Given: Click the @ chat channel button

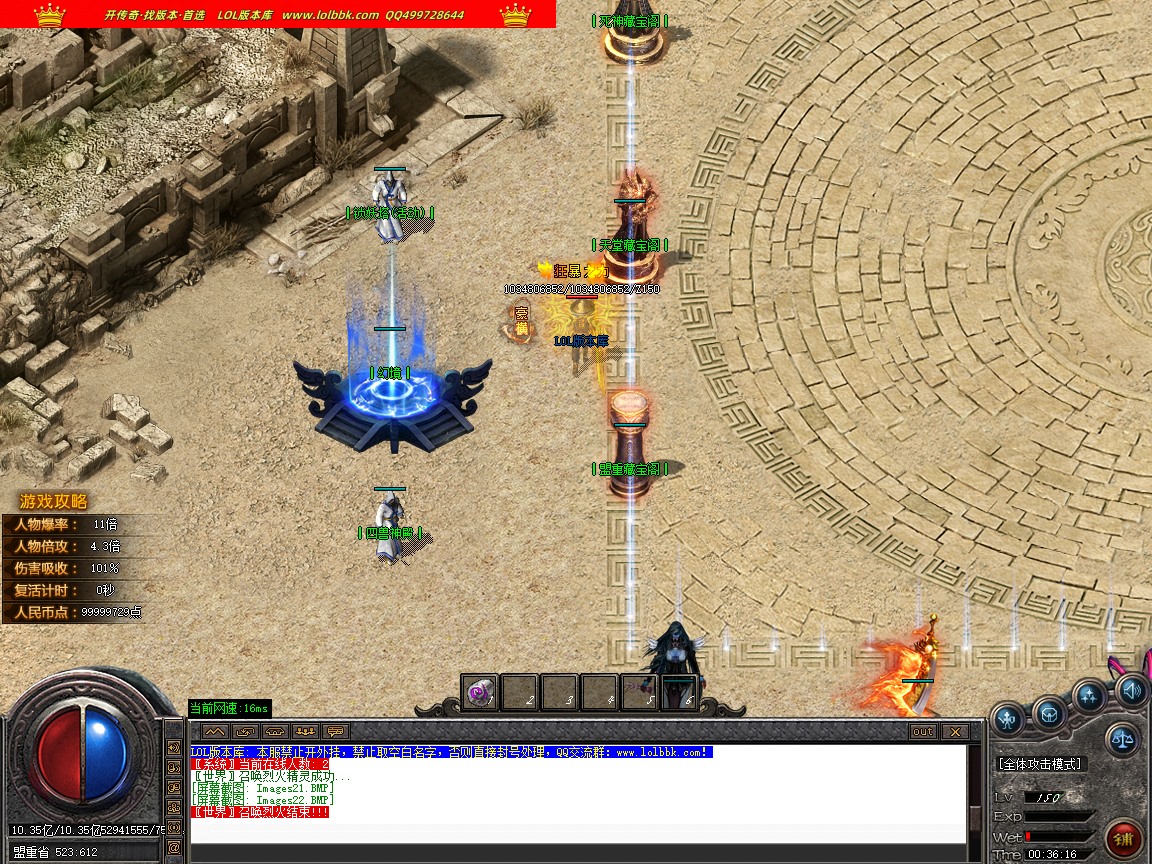Looking at the screenshot, I should [174, 847].
